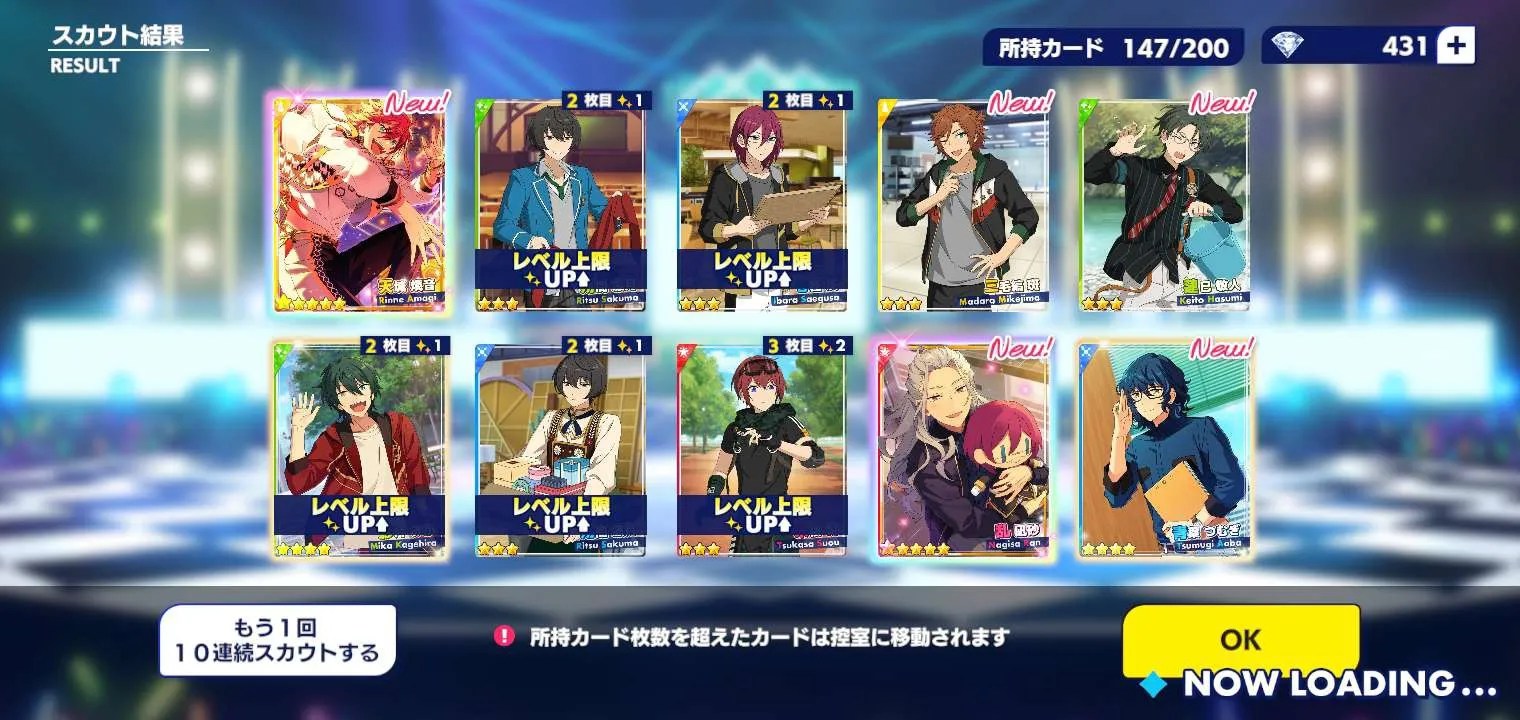The image size is (1520, 720).
Task: Select the Mika Kagehira card
Action: [x=358, y=450]
